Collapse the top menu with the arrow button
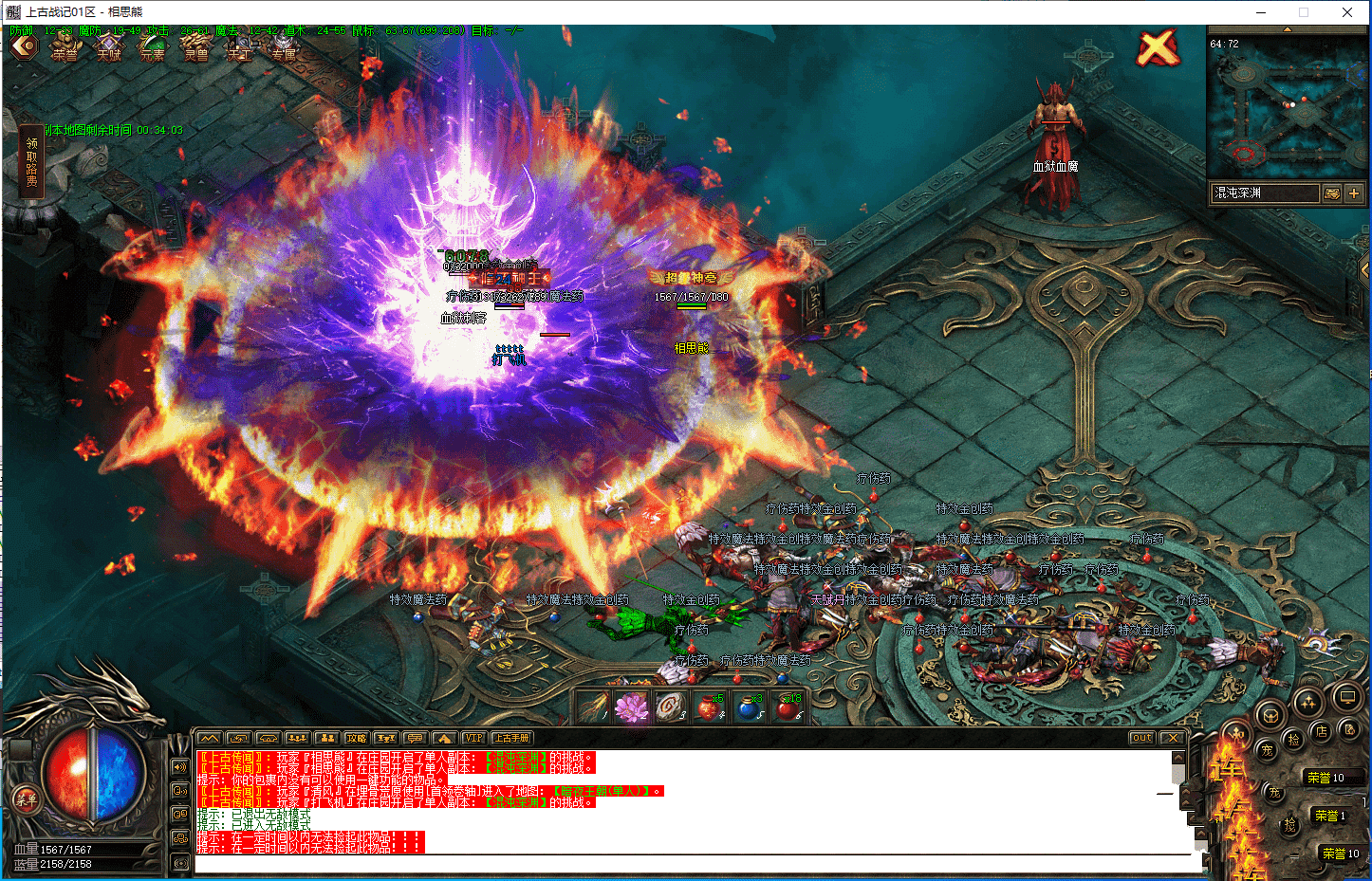The image size is (1372, 881). [x=23, y=46]
